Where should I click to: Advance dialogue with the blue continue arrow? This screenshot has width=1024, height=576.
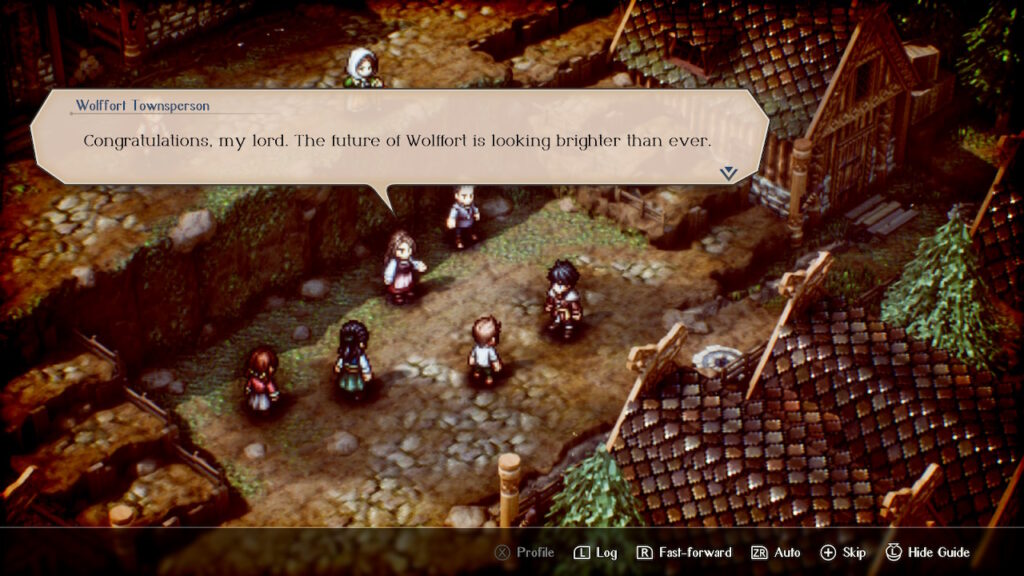click(728, 173)
